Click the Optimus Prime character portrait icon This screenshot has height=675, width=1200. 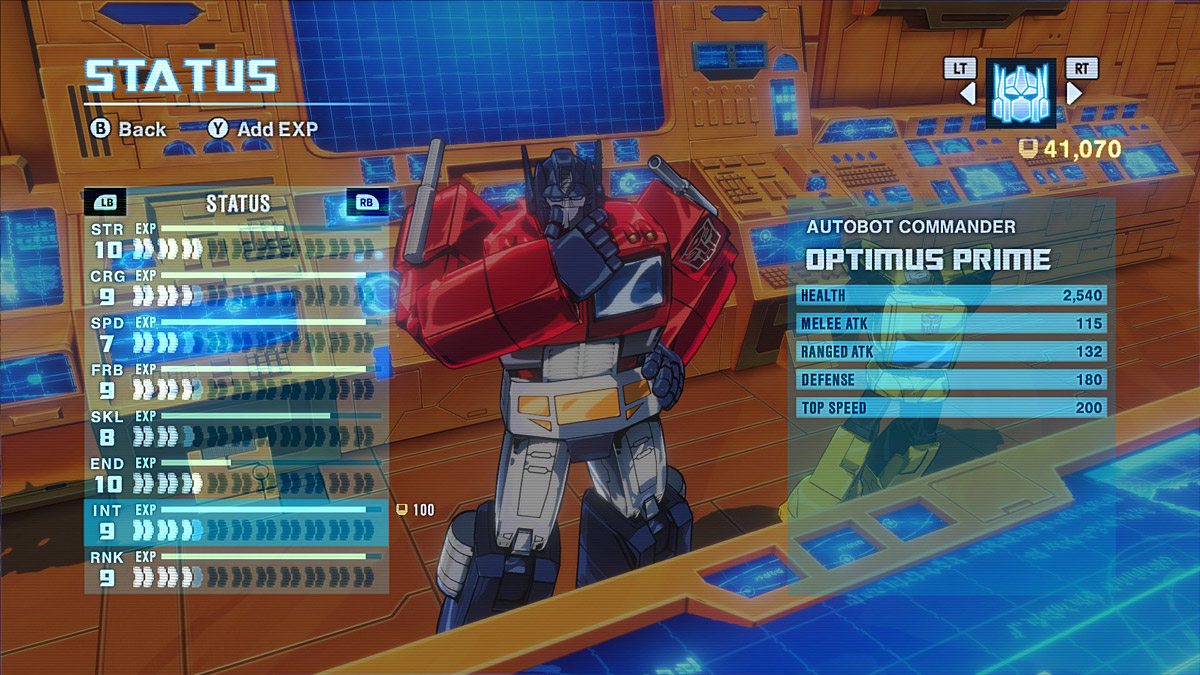[x=1020, y=92]
